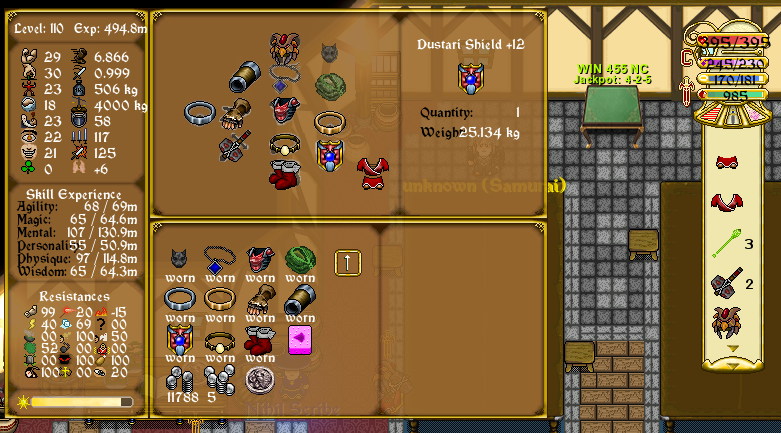Select the red robe in the equipment panel
The width and height of the screenshot is (781, 433).
[x=372, y=172]
